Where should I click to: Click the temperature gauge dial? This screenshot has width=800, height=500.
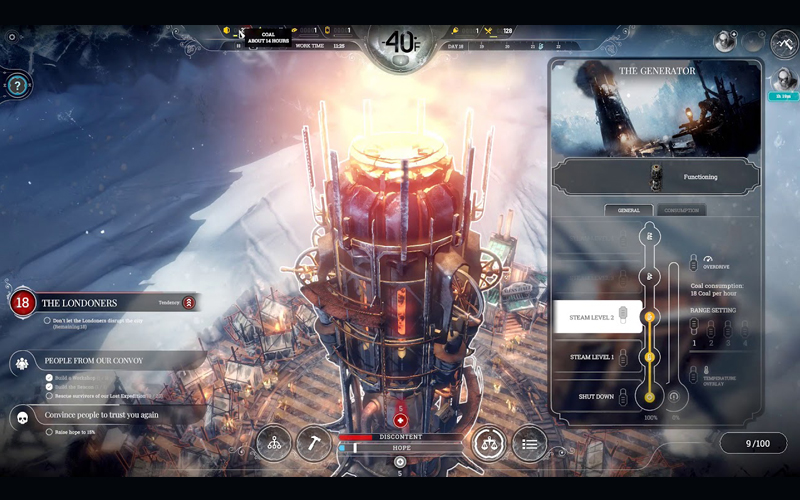tap(399, 44)
